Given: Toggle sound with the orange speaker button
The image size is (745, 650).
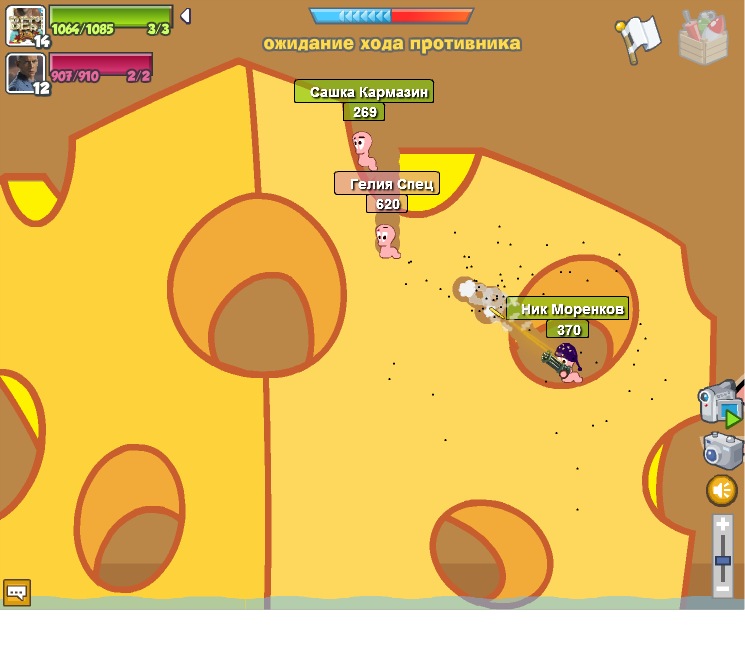Looking at the screenshot, I should (722, 490).
